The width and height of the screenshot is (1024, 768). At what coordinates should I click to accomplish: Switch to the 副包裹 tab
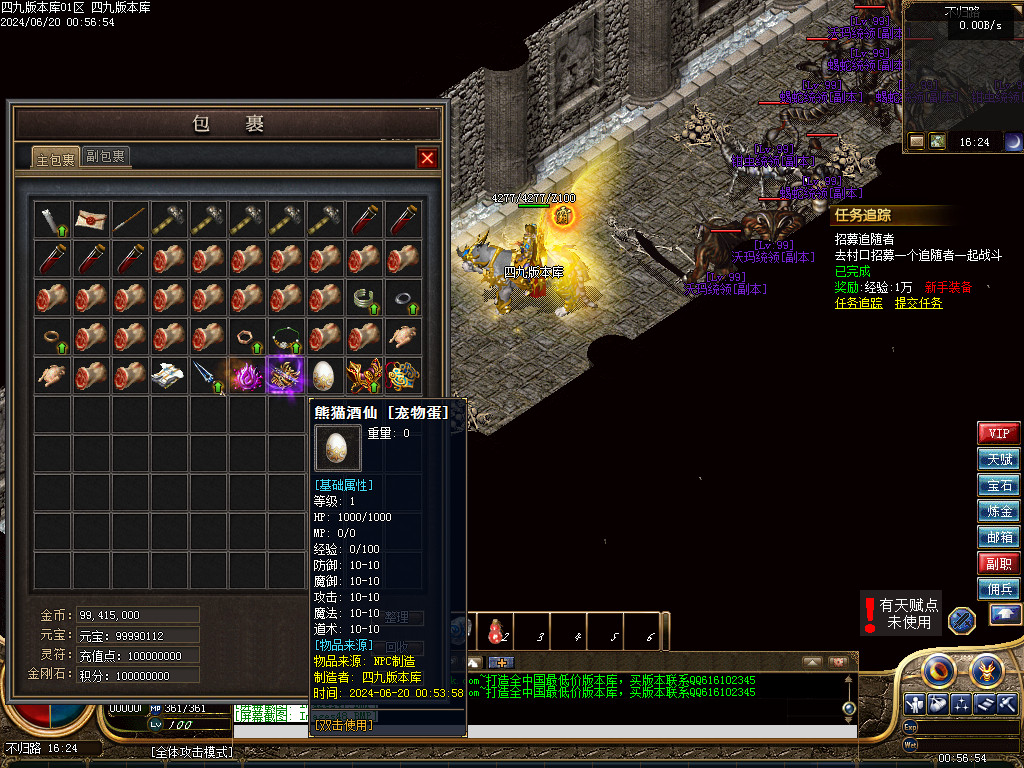[105, 157]
